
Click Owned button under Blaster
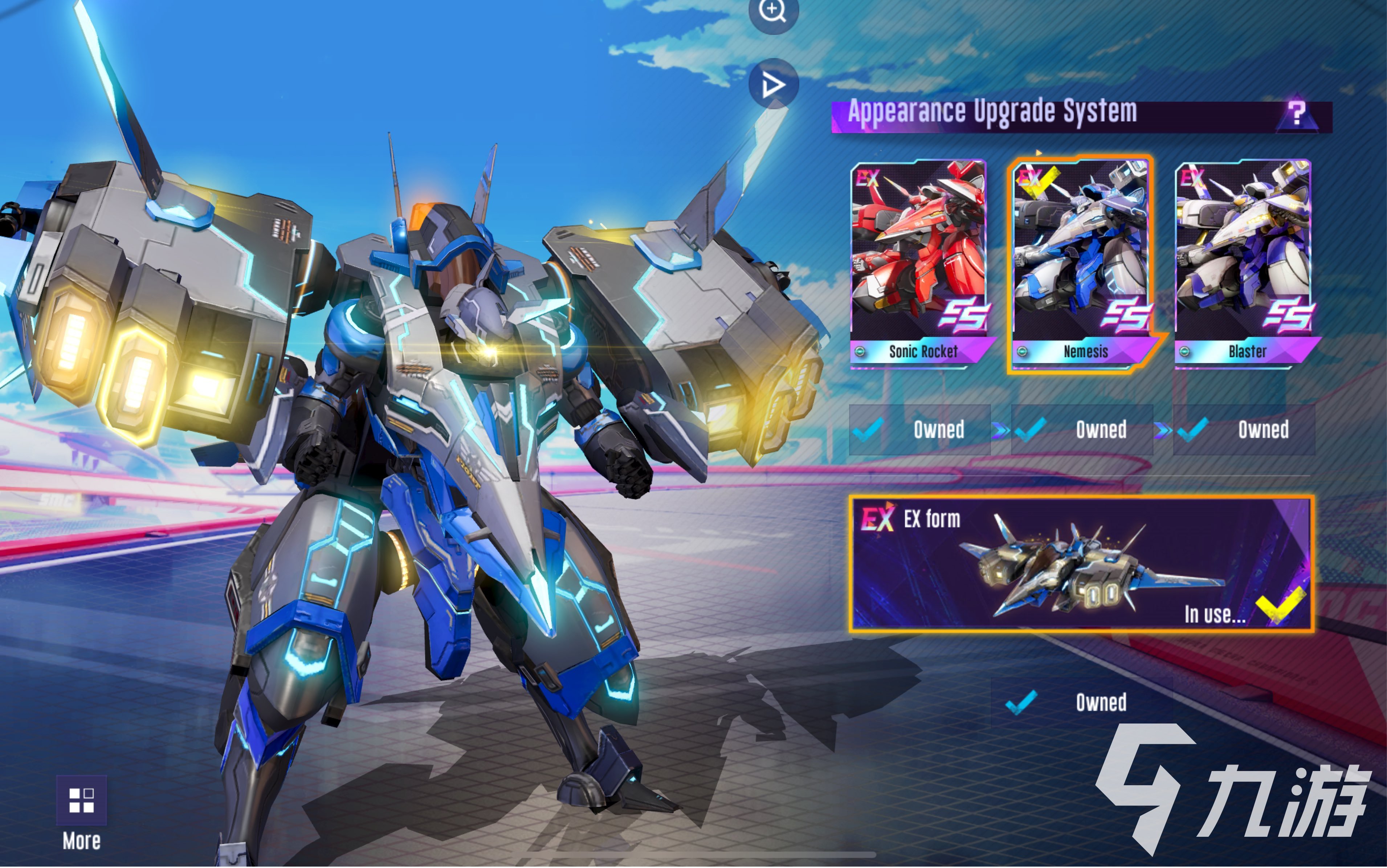click(1244, 430)
